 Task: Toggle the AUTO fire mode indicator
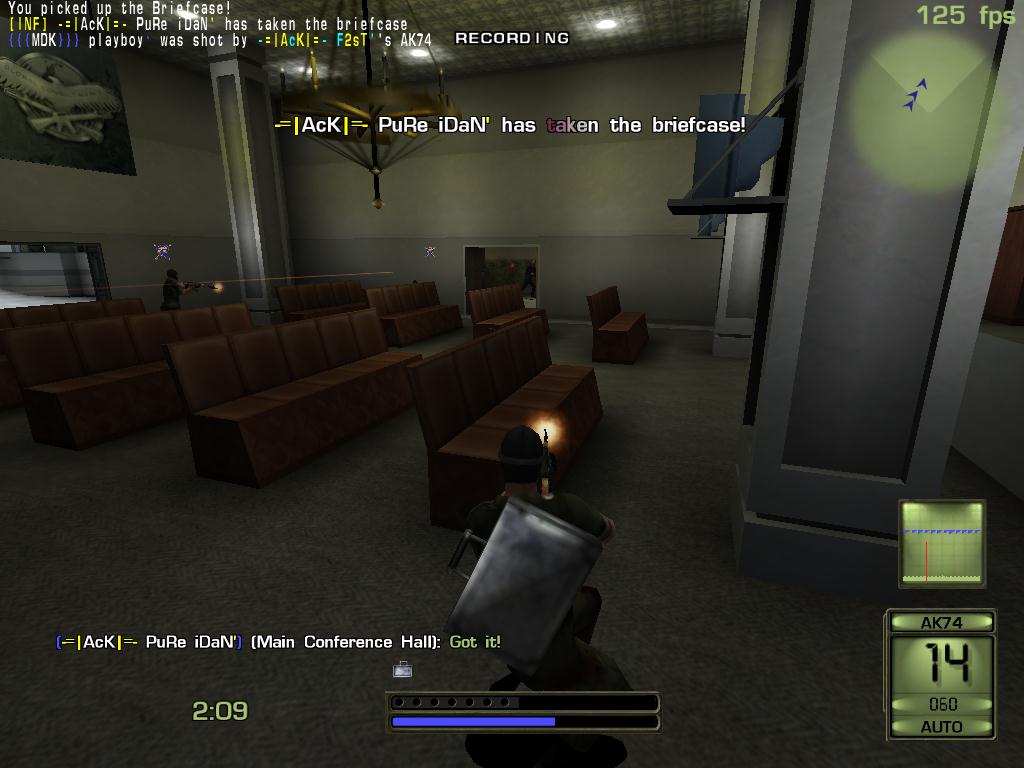[941, 727]
